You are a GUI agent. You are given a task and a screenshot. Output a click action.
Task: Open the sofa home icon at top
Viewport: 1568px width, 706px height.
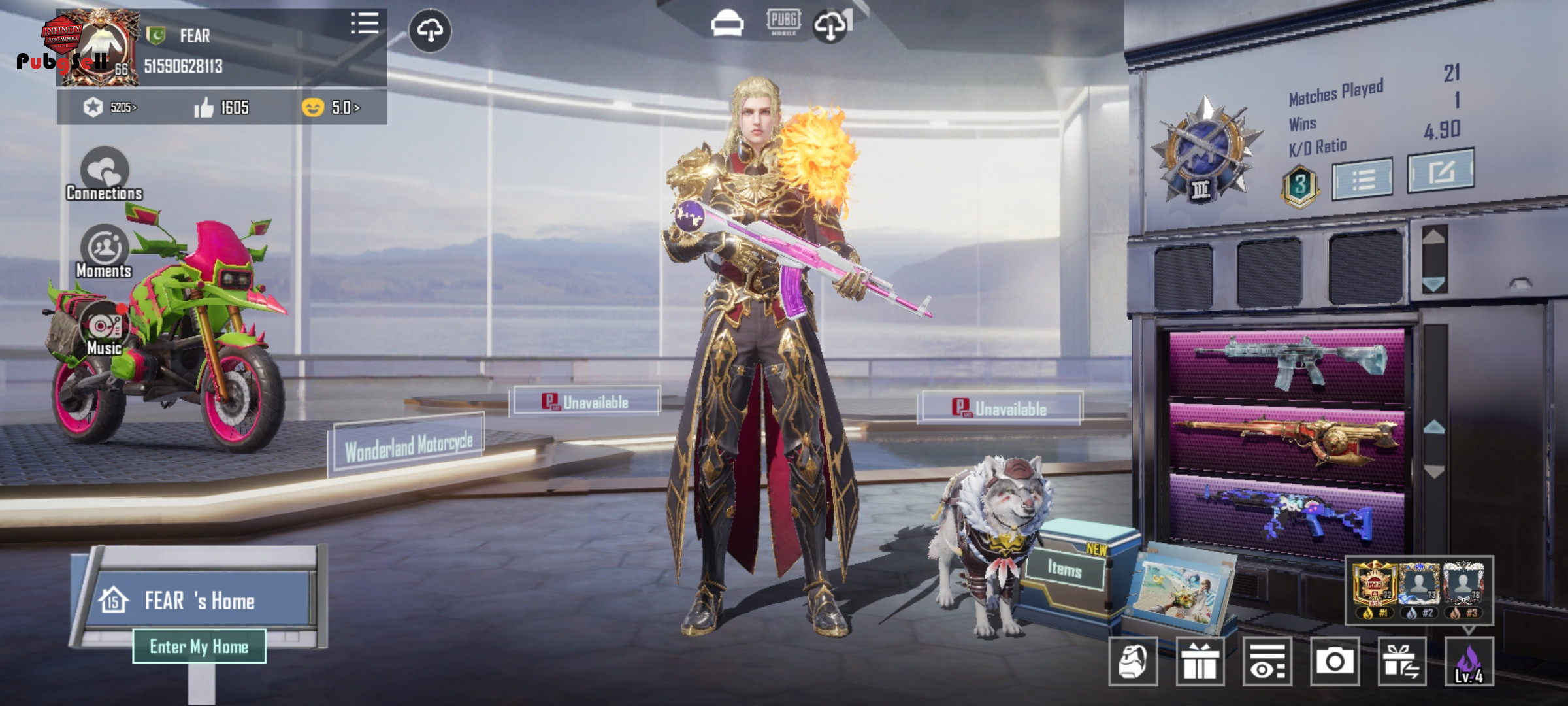727,25
